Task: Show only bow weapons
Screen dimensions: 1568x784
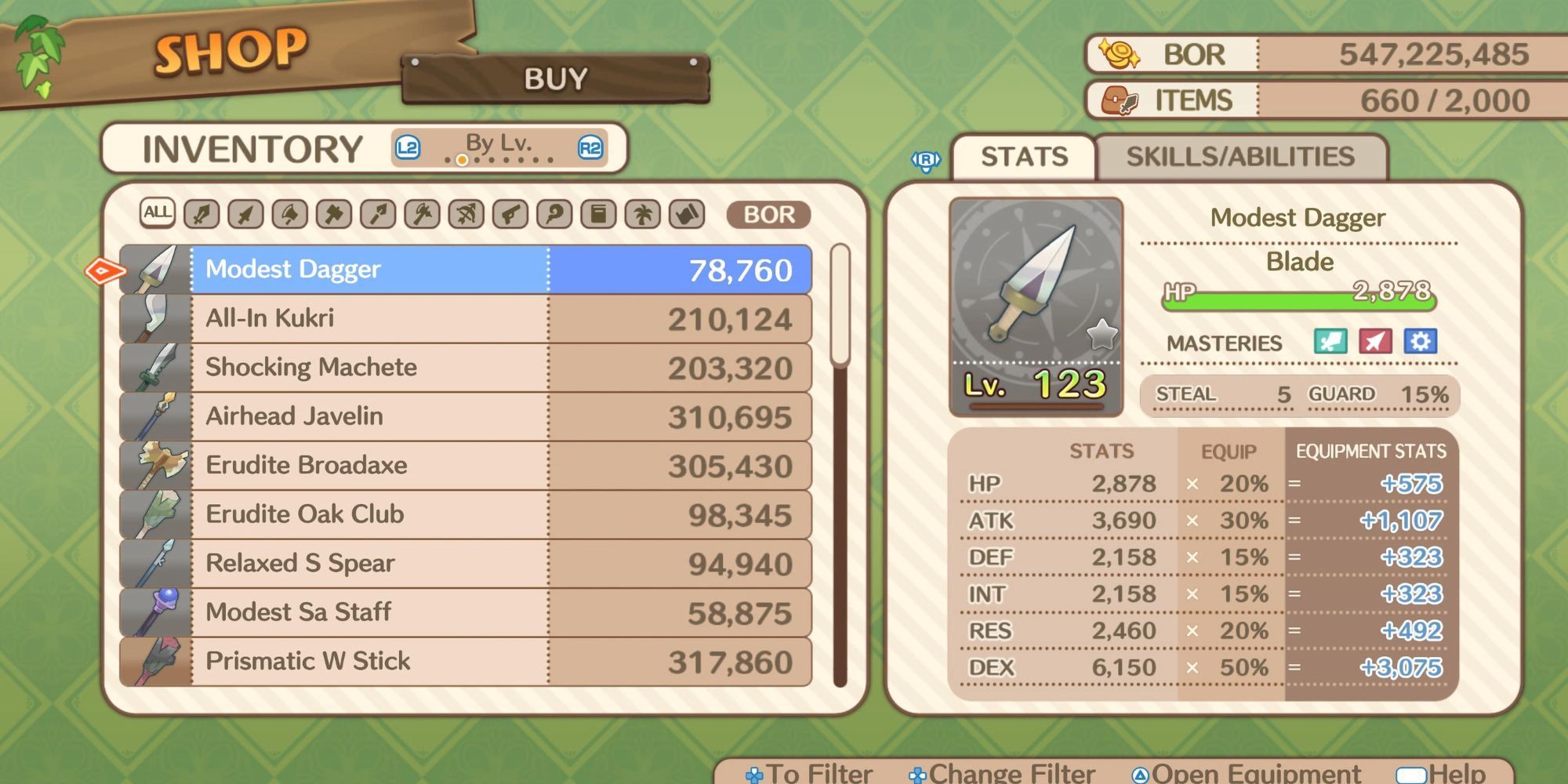Action: coord(466,214)
